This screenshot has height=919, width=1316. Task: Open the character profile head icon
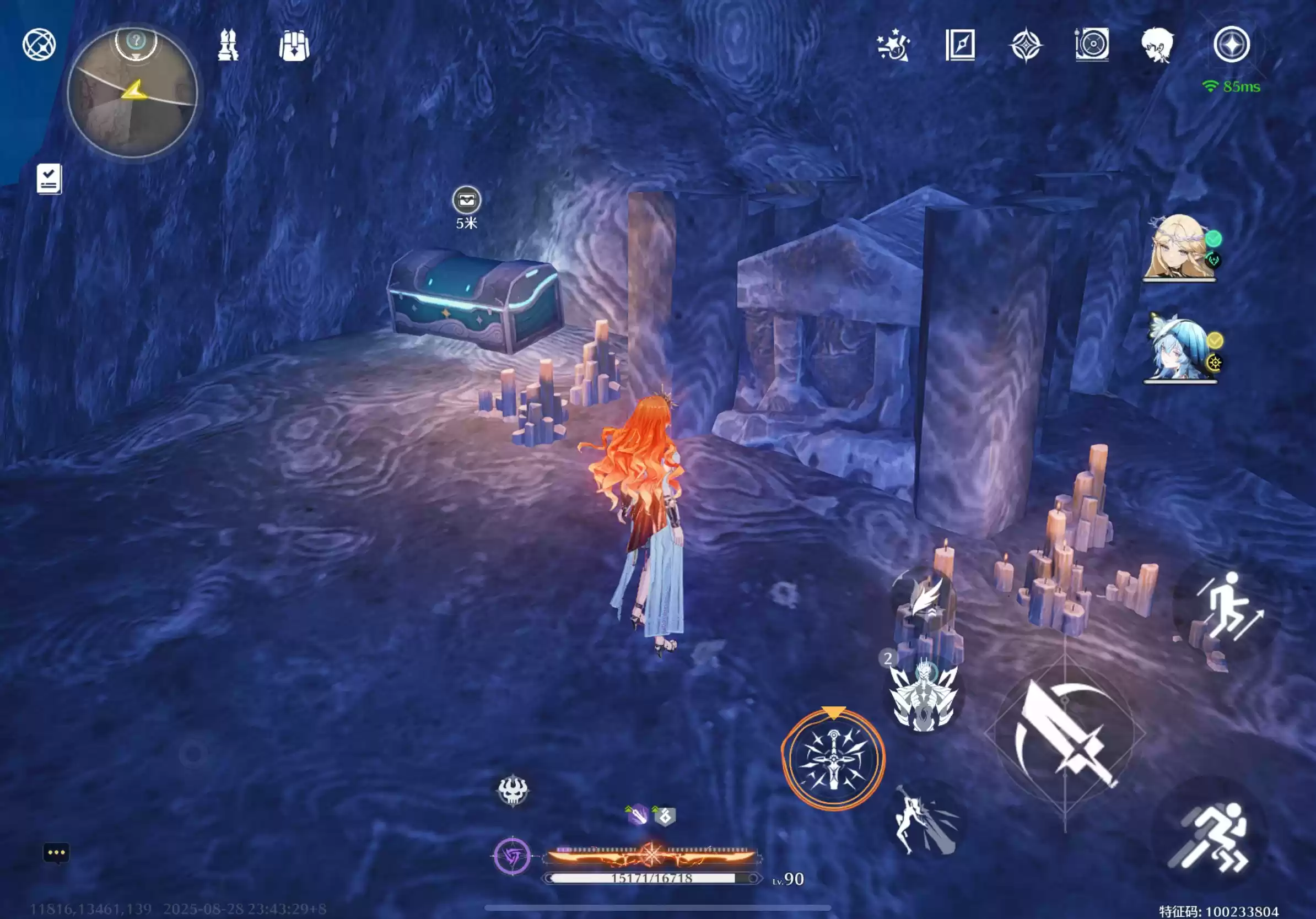point(1157,45)
